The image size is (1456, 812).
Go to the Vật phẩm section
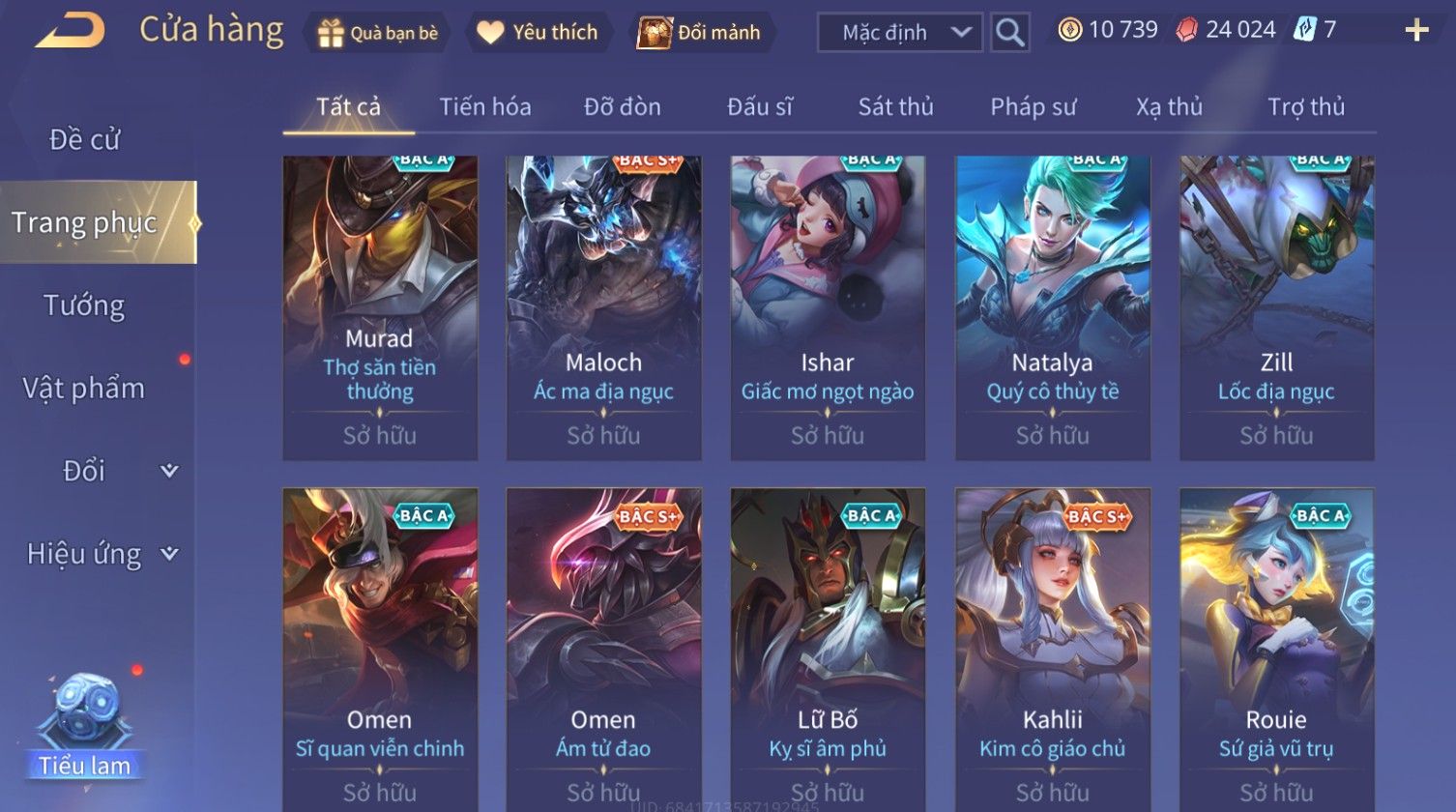[84, 389]
